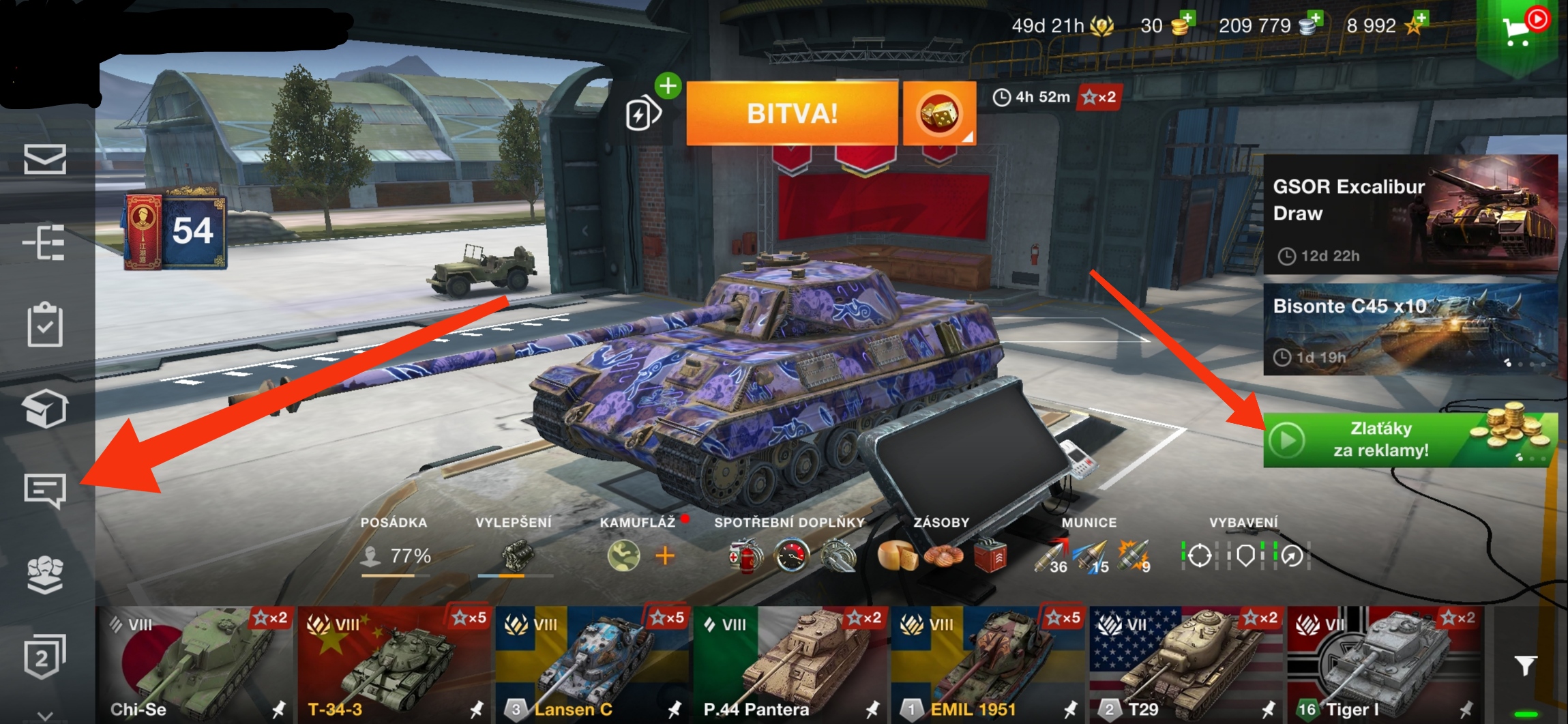Open the battle pass level 54 badge
1568x724 pixels.
pos(175,231)
